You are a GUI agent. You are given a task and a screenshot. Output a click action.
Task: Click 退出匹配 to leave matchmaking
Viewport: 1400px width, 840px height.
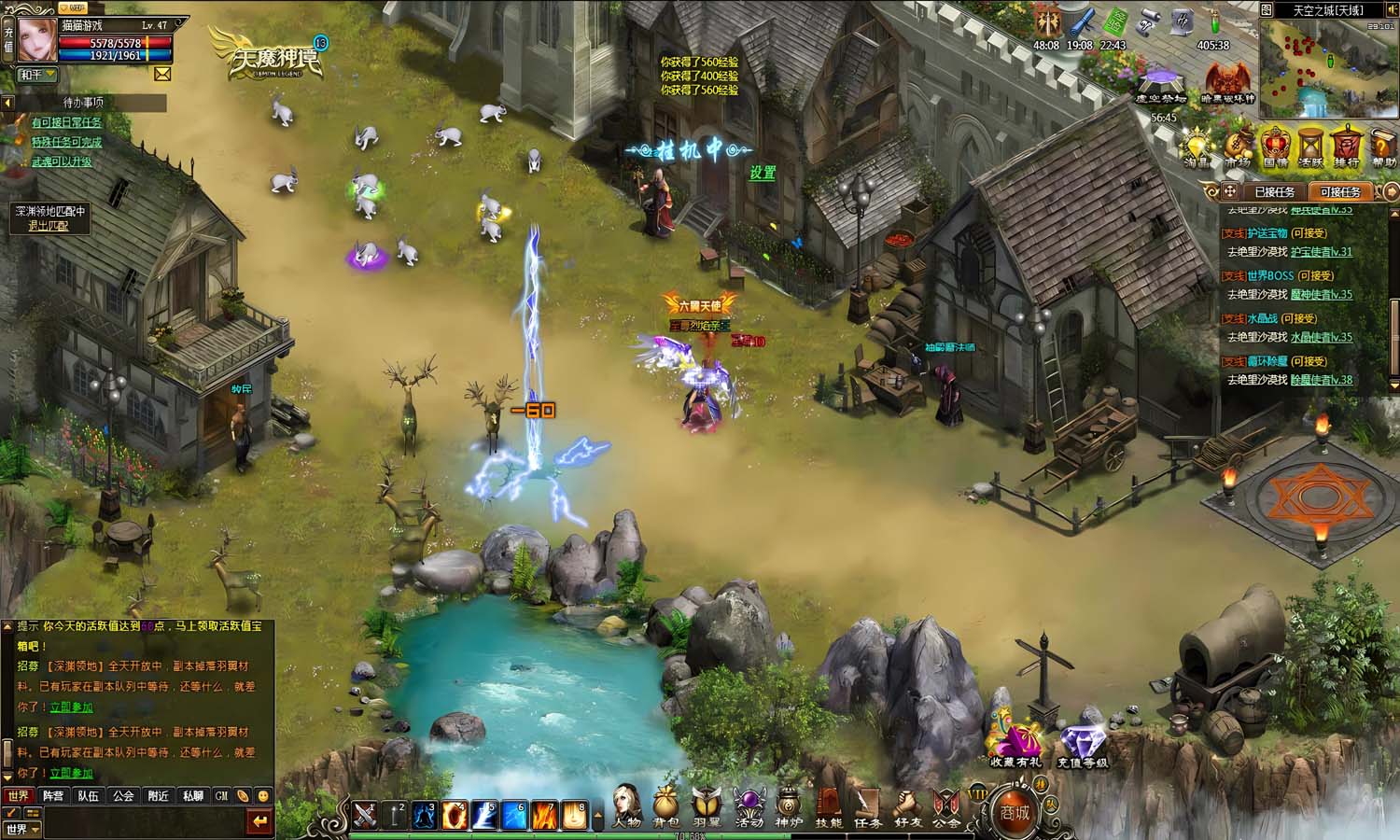[x=49, y=226]
